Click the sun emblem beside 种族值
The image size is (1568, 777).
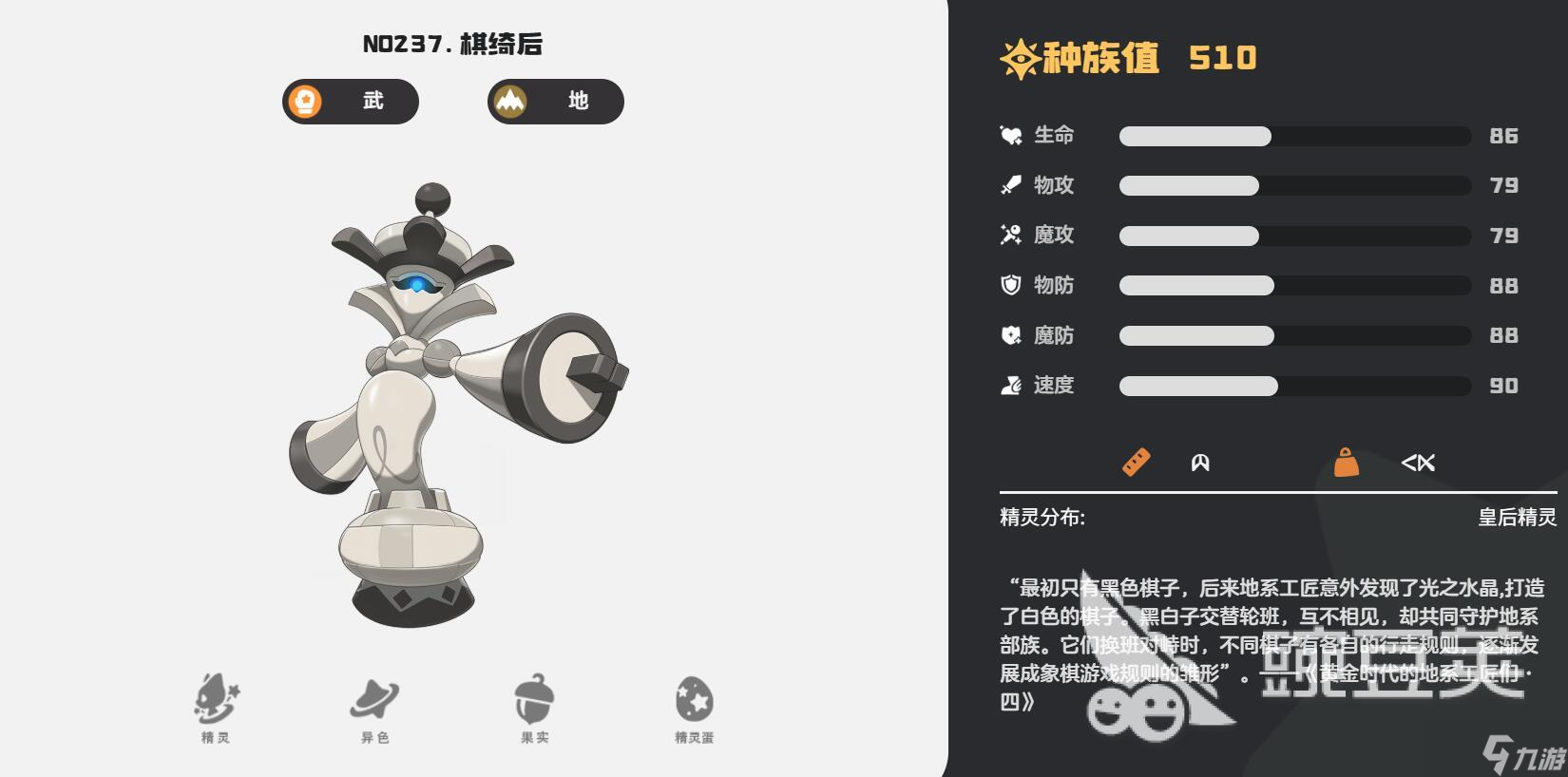tap(1018, 59)
